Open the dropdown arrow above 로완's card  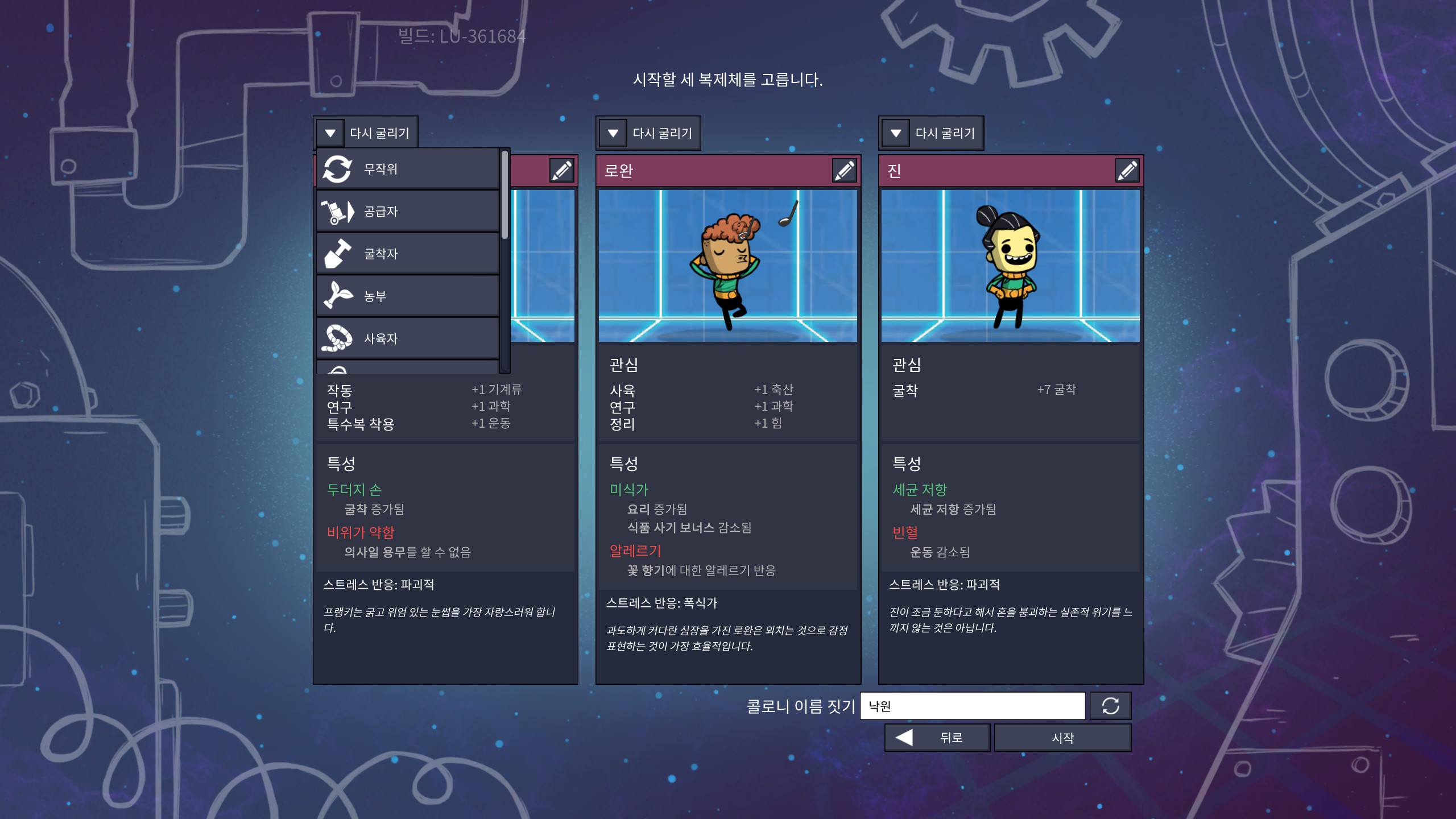[612, 133]
